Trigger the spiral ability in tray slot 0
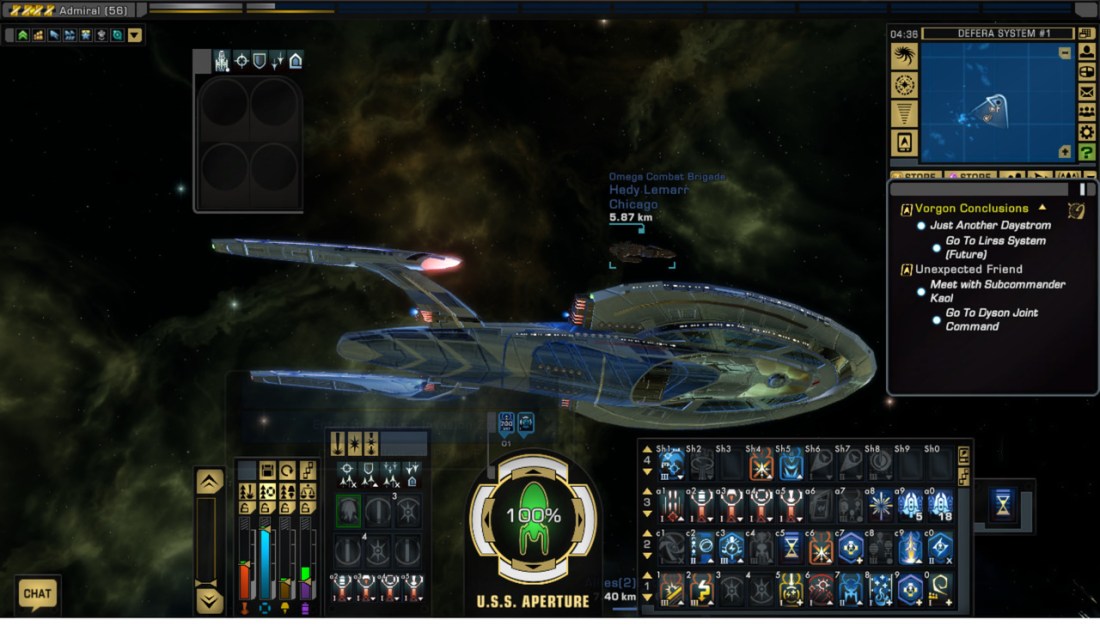Image resolution: width=1100 pixels, height=626 pixels. [x=940, y=590]
